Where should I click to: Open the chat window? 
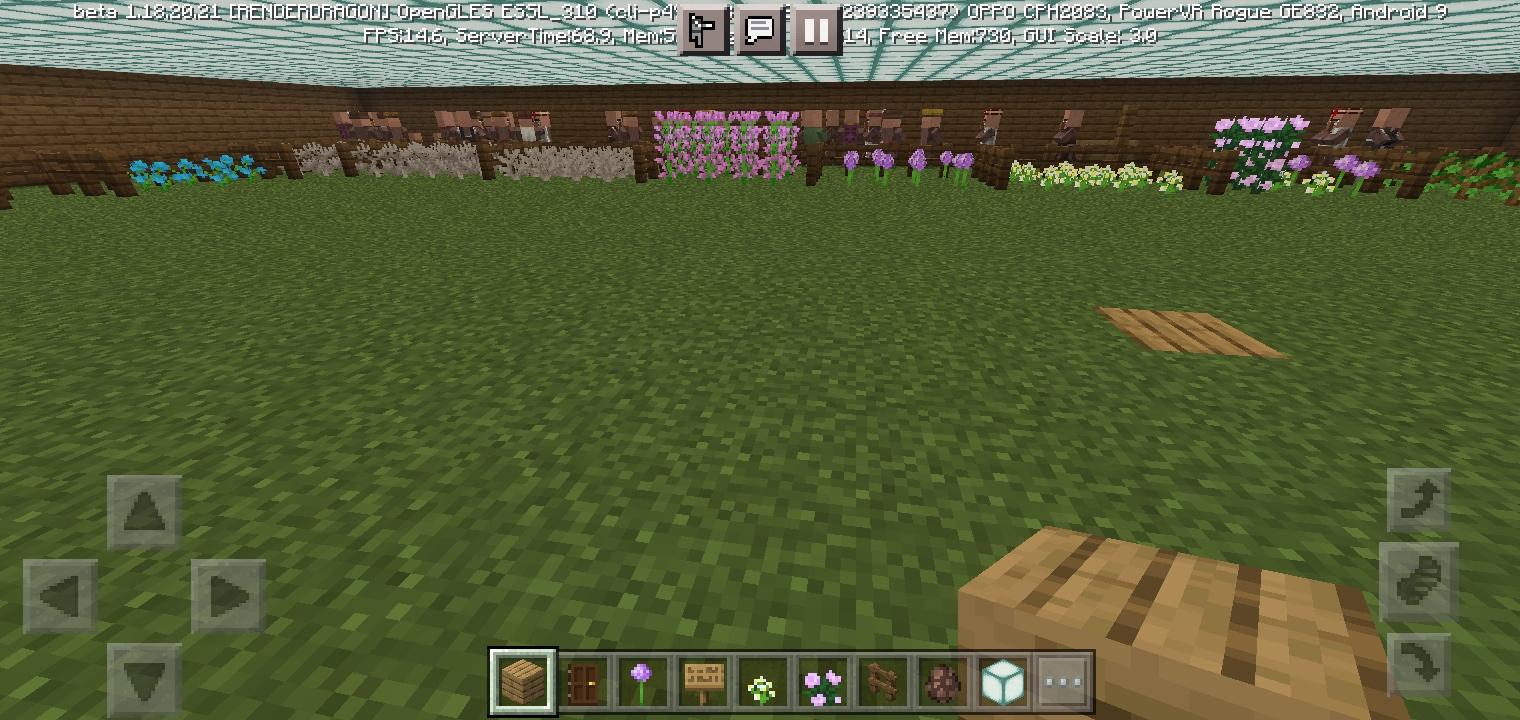760,31
